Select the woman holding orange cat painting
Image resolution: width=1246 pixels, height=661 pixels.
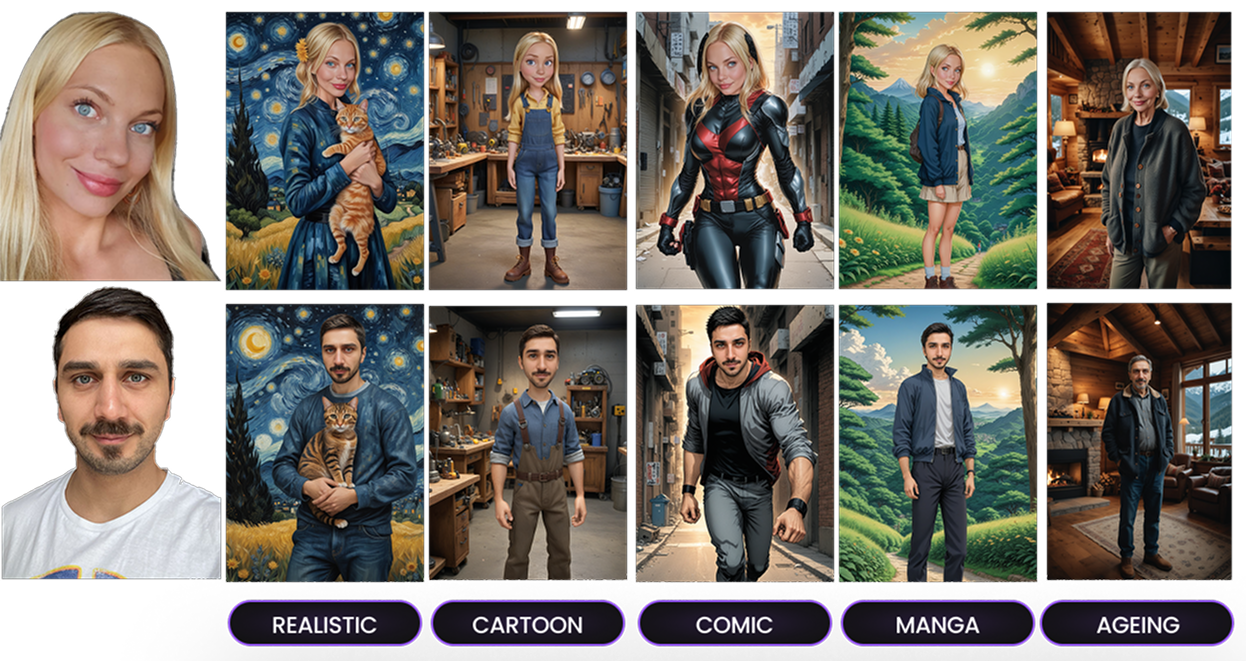(x=324, y=150)
